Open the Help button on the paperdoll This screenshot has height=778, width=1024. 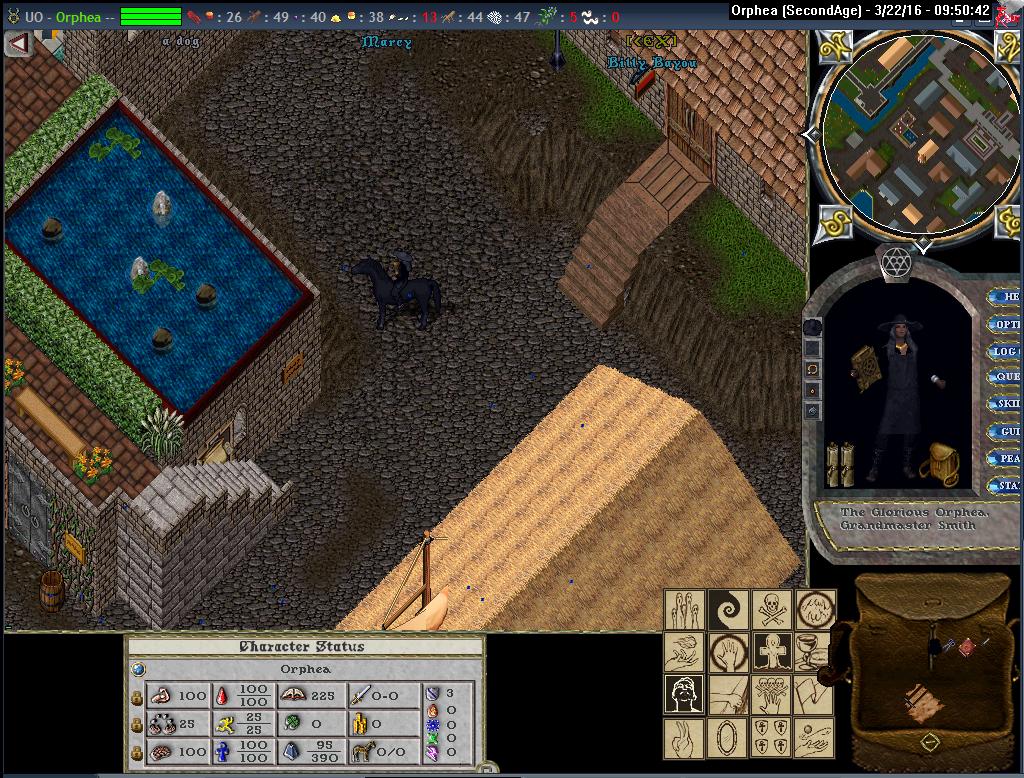1005,297
